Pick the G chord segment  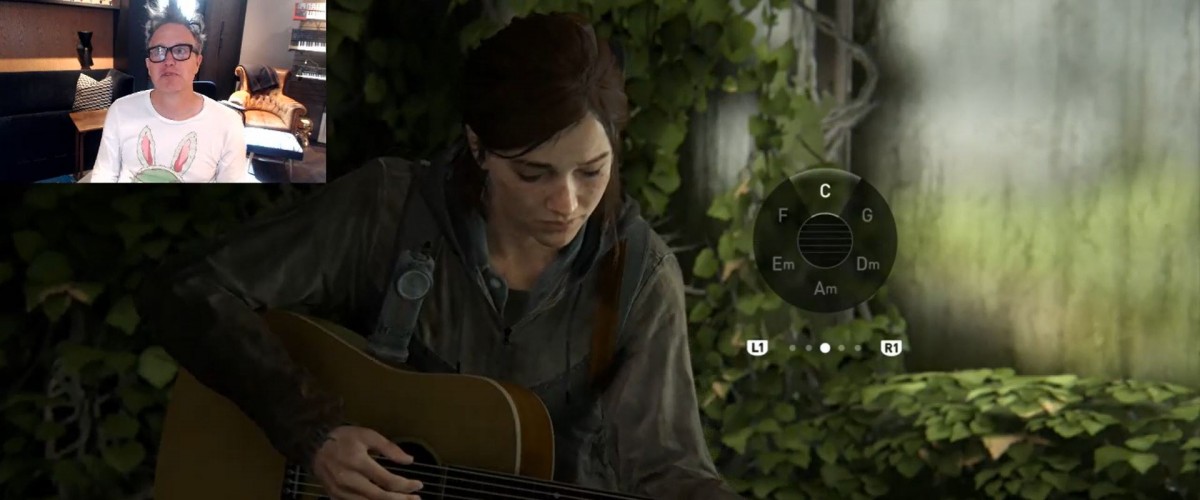[x=867, y=214]
